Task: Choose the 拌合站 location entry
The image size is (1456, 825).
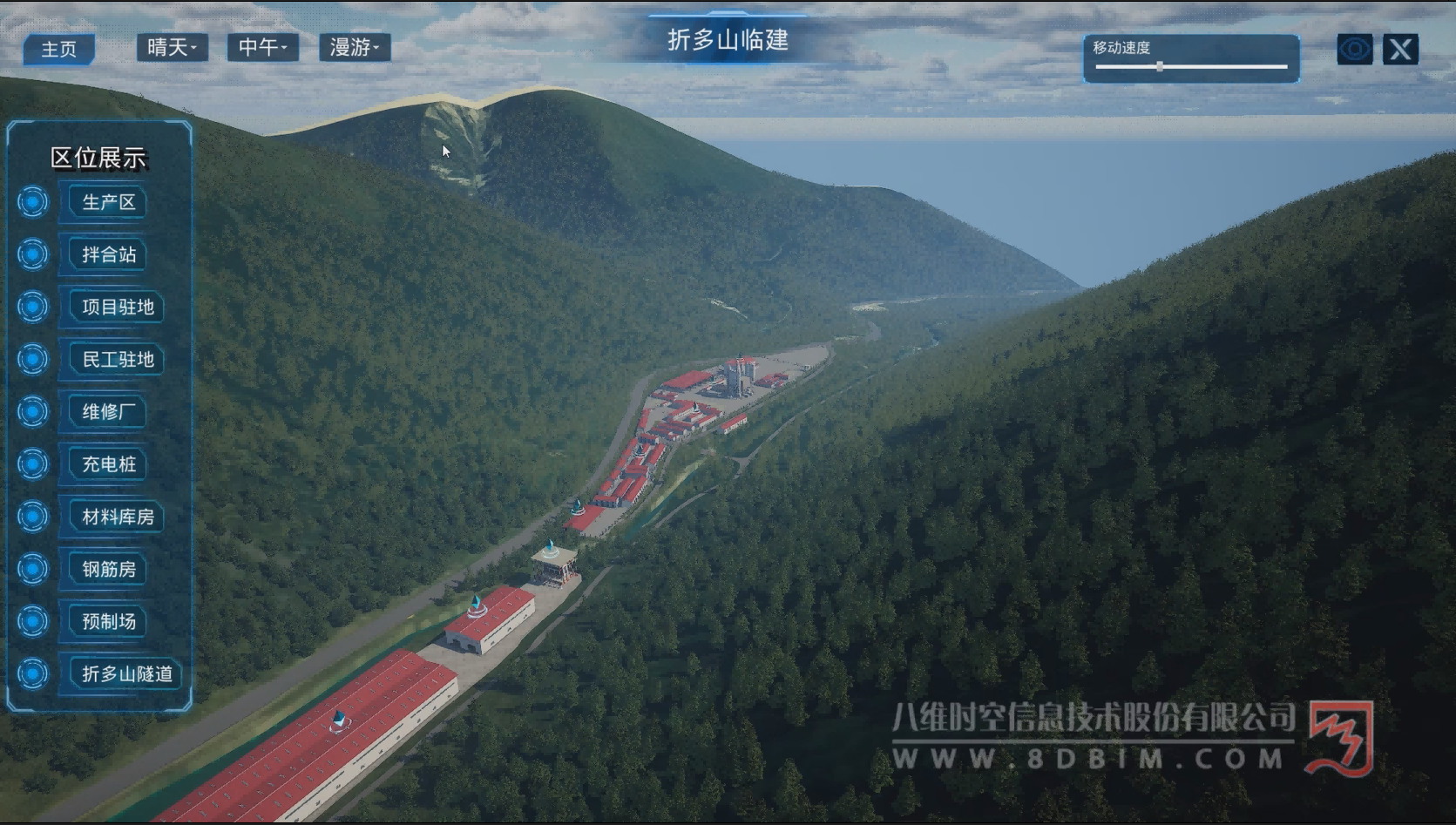Action: coord(109,254)
